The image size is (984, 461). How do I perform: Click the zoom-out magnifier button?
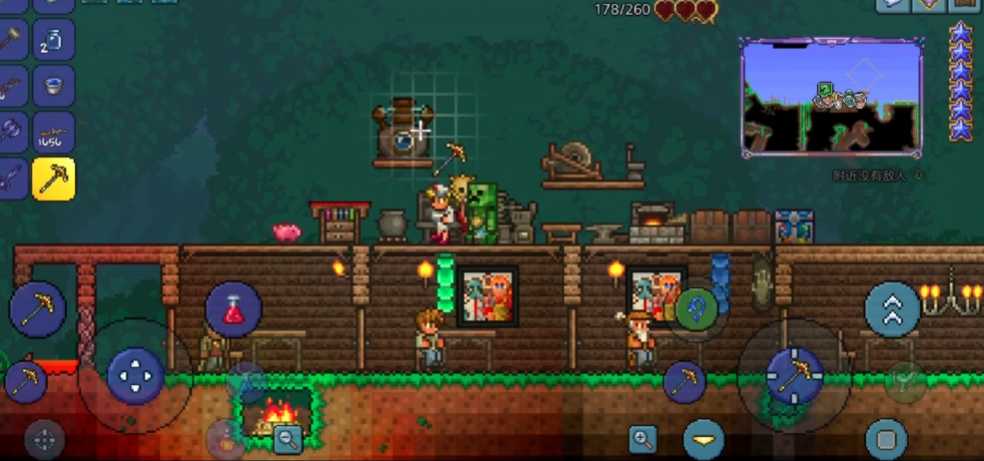[288, 437]
